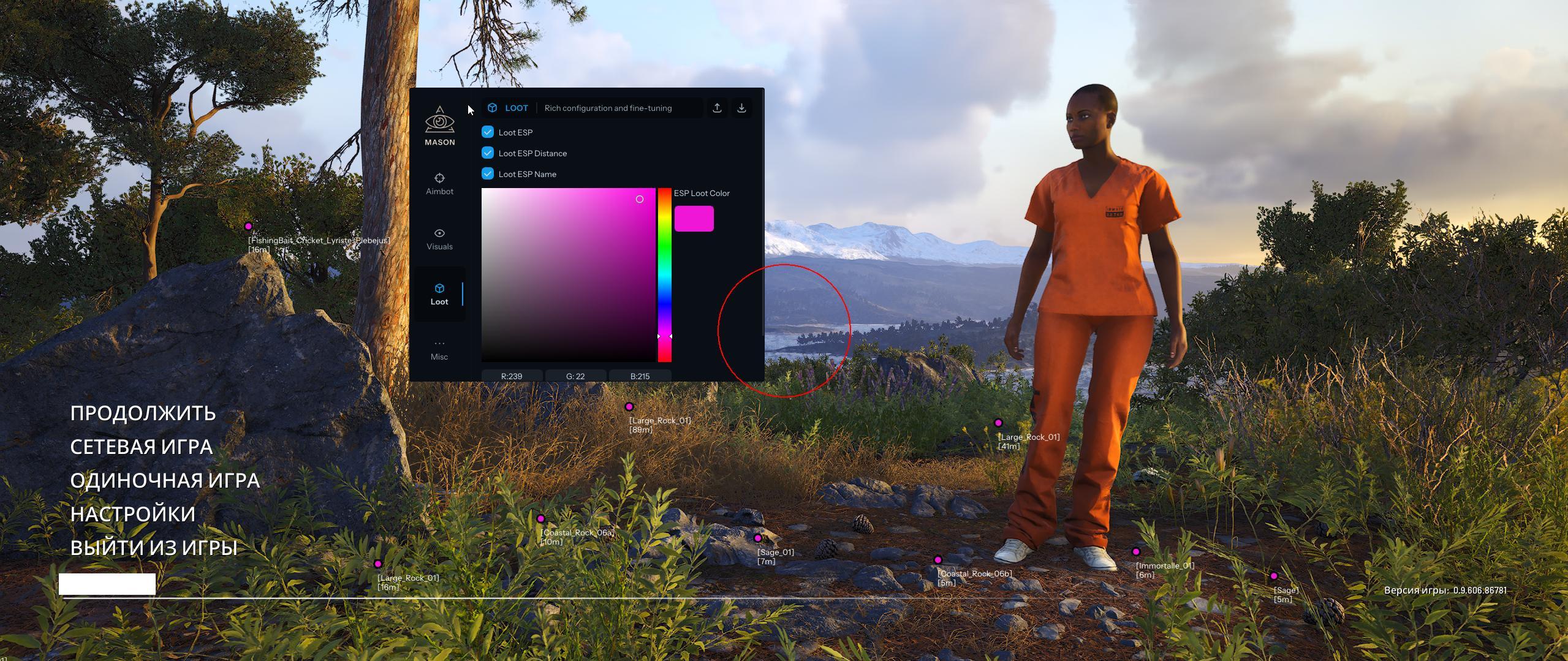
Task: Select ПРОДОЛЖИТЬ to continue the game
Action: [143, 414]
